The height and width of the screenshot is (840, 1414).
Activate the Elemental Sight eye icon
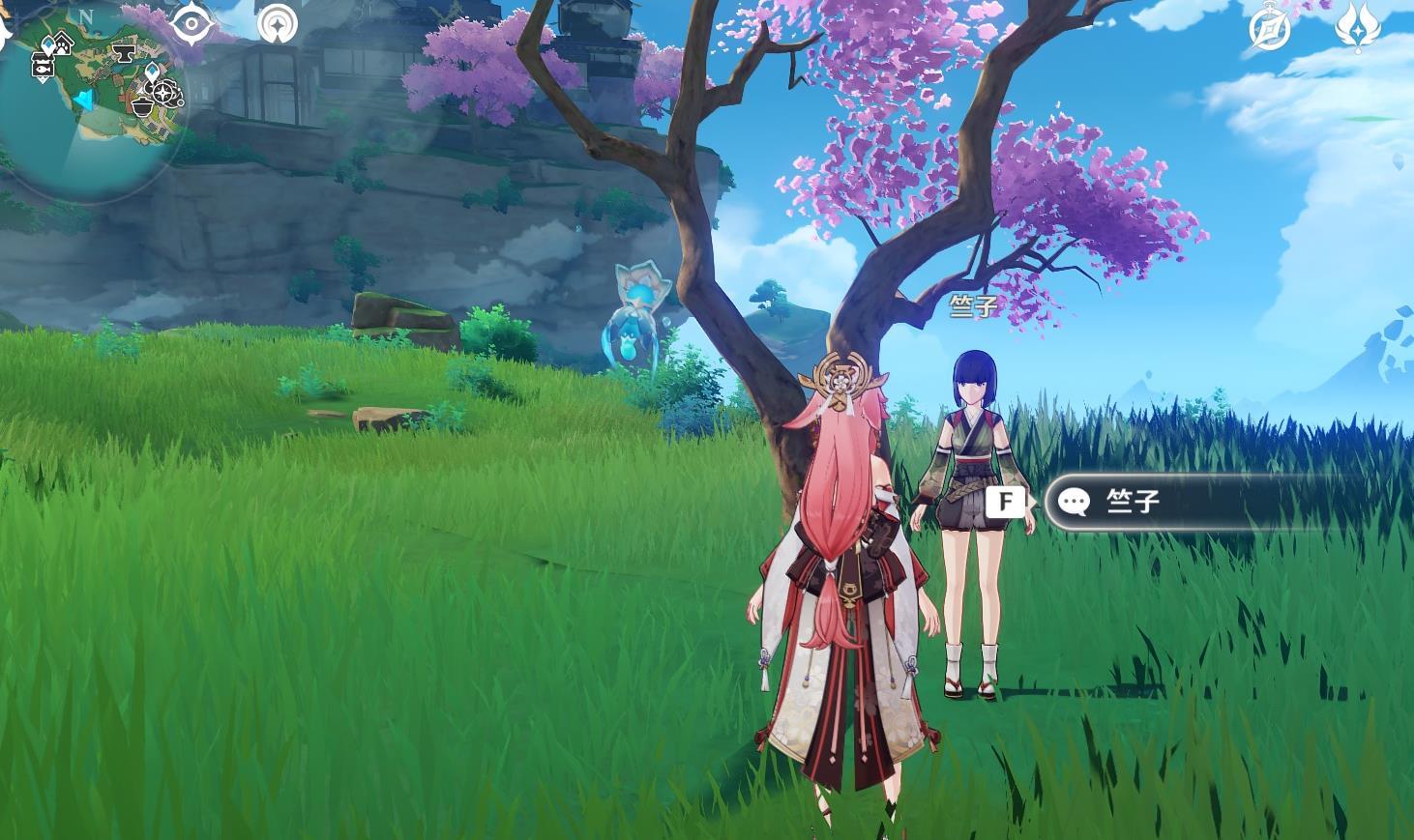[192, 22]
